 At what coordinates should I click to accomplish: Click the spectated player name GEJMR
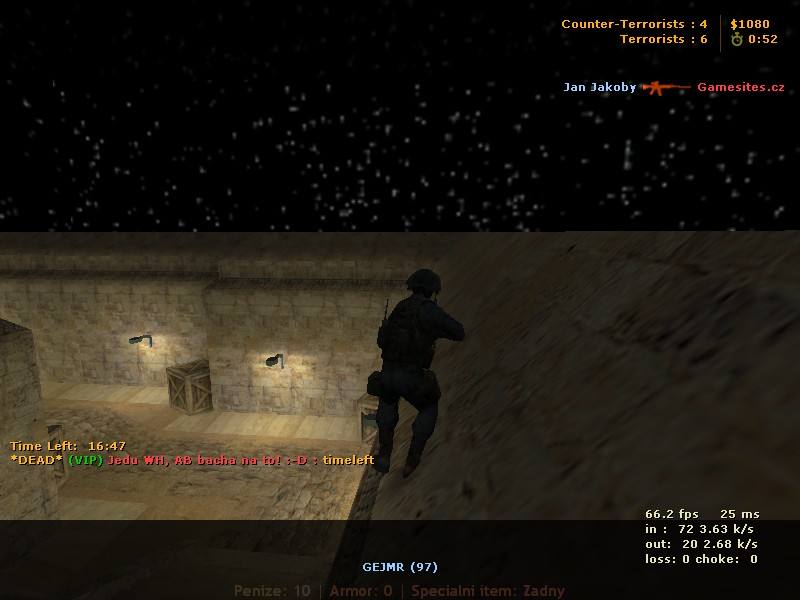(399, 567)
